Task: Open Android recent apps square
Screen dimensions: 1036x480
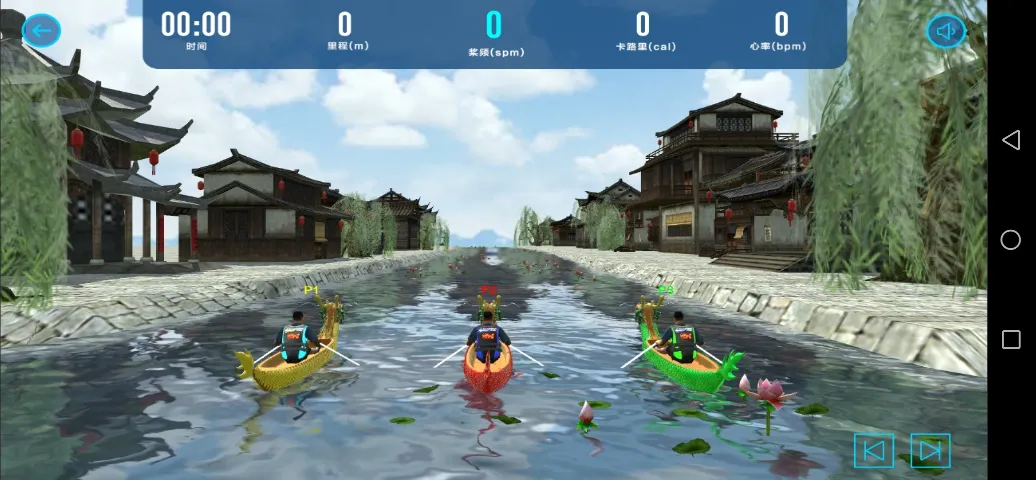Action: point(1011,340)
